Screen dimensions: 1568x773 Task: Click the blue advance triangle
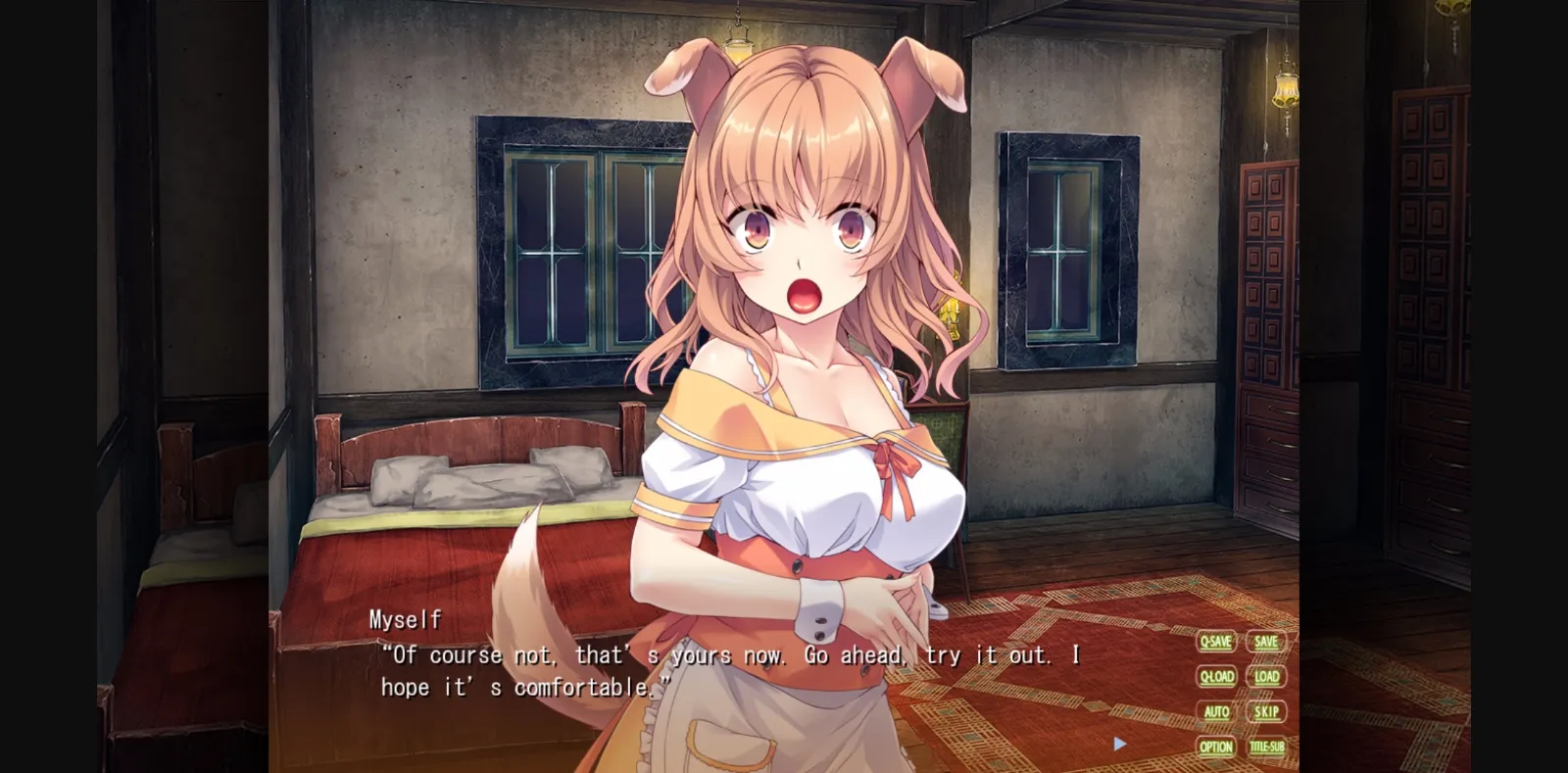click(x=1119, y=744)
